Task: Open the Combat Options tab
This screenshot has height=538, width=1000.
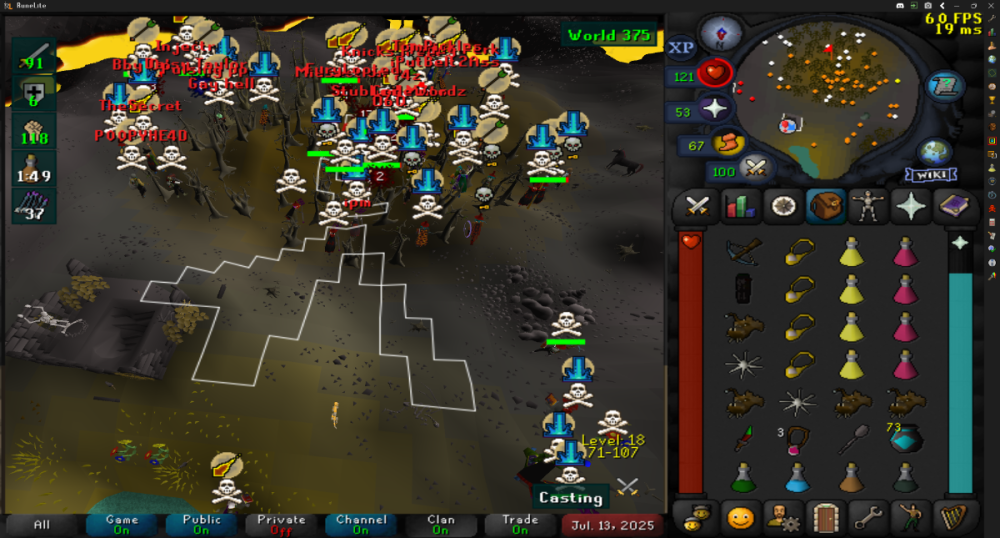Action: pos(696,207)
